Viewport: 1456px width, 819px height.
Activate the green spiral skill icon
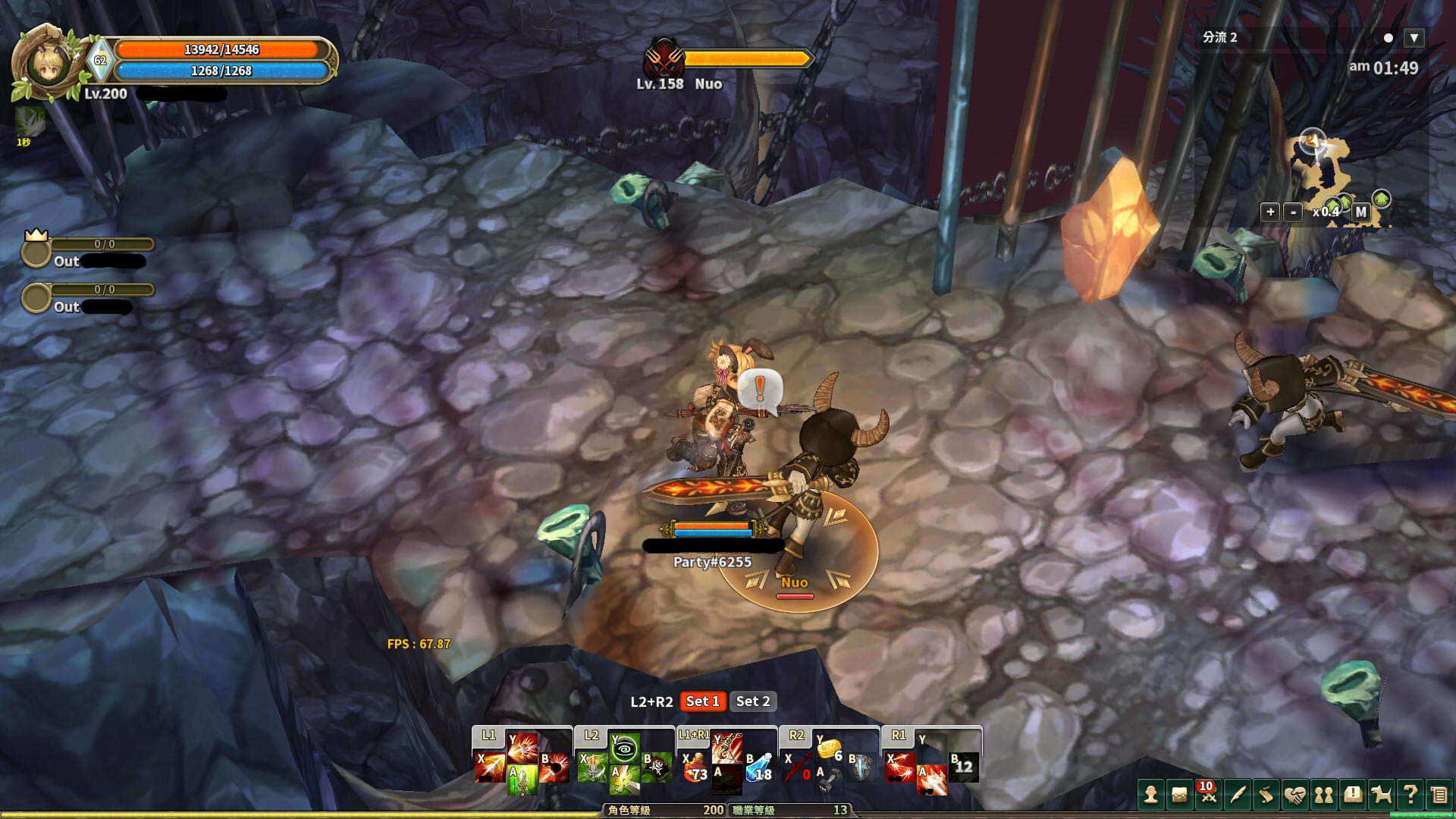(x=625, y=749)
